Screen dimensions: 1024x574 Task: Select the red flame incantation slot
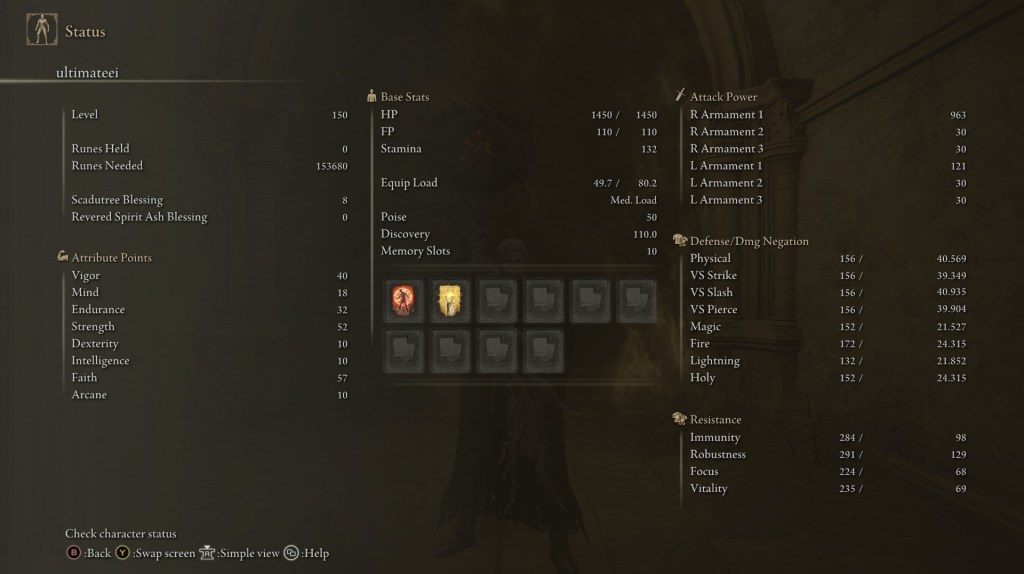[x=403, y=300]
